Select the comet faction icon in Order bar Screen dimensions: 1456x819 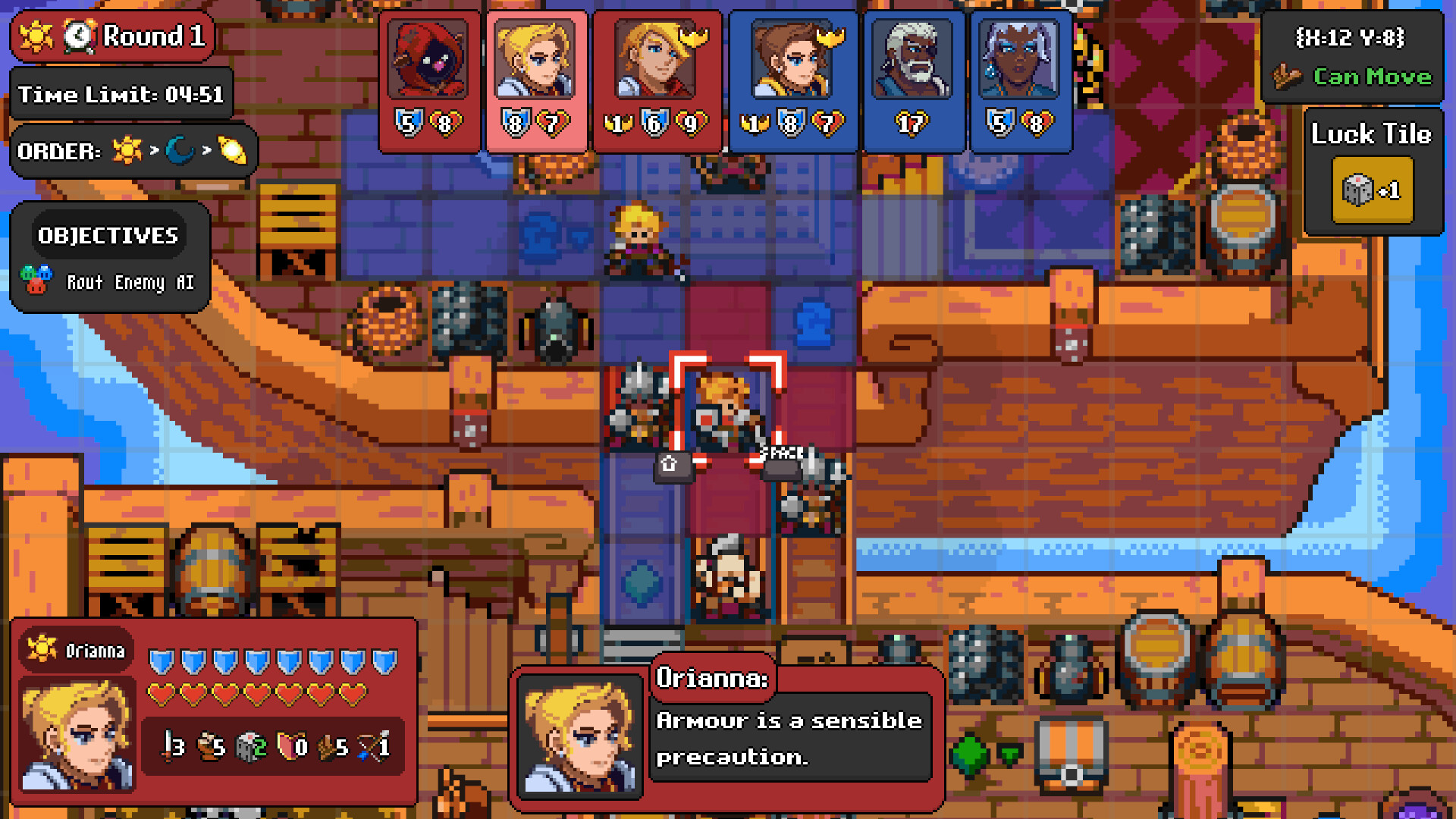(x=231, y=149)
